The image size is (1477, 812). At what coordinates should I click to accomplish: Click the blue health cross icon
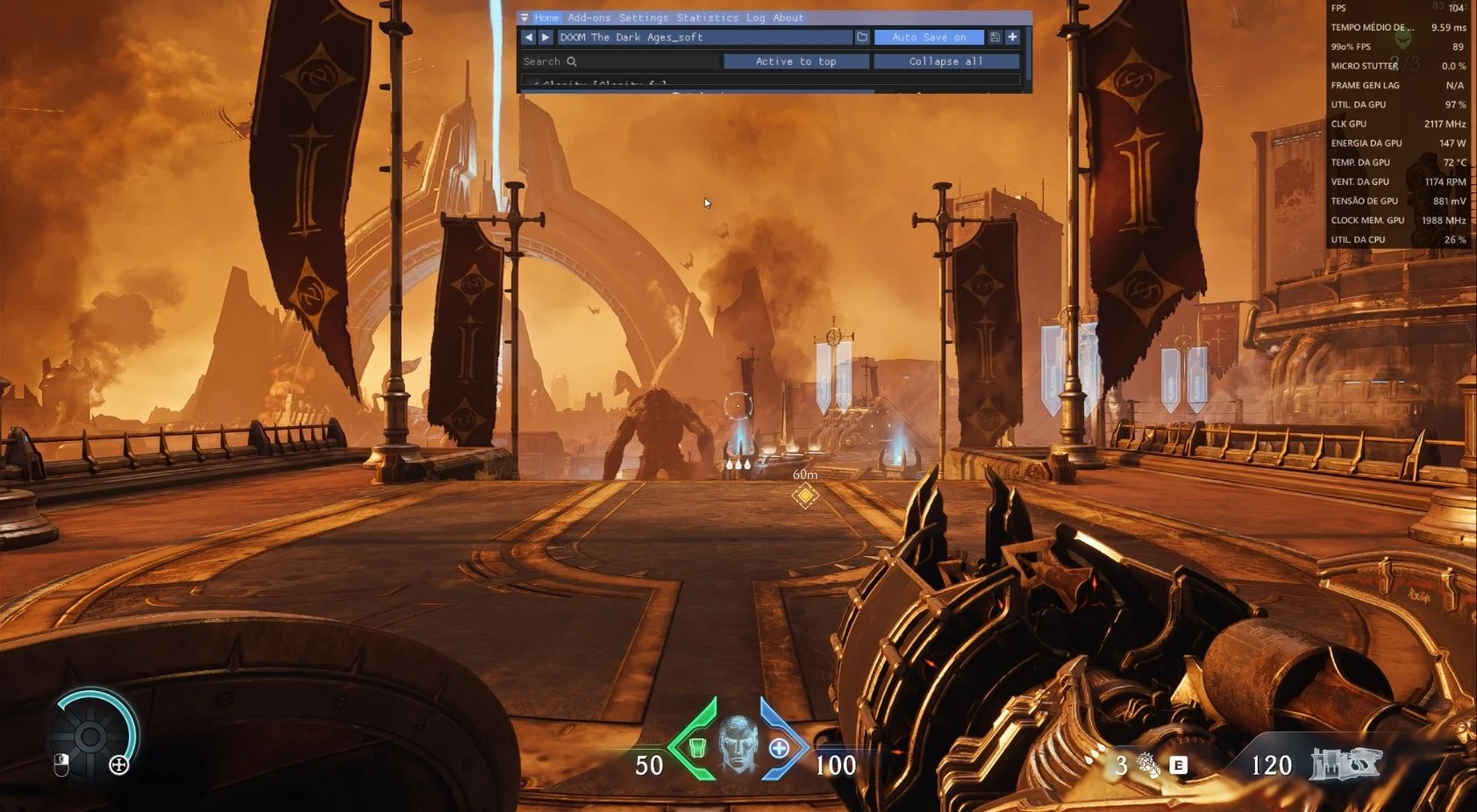pyautogui.click(x=778, y=748)
